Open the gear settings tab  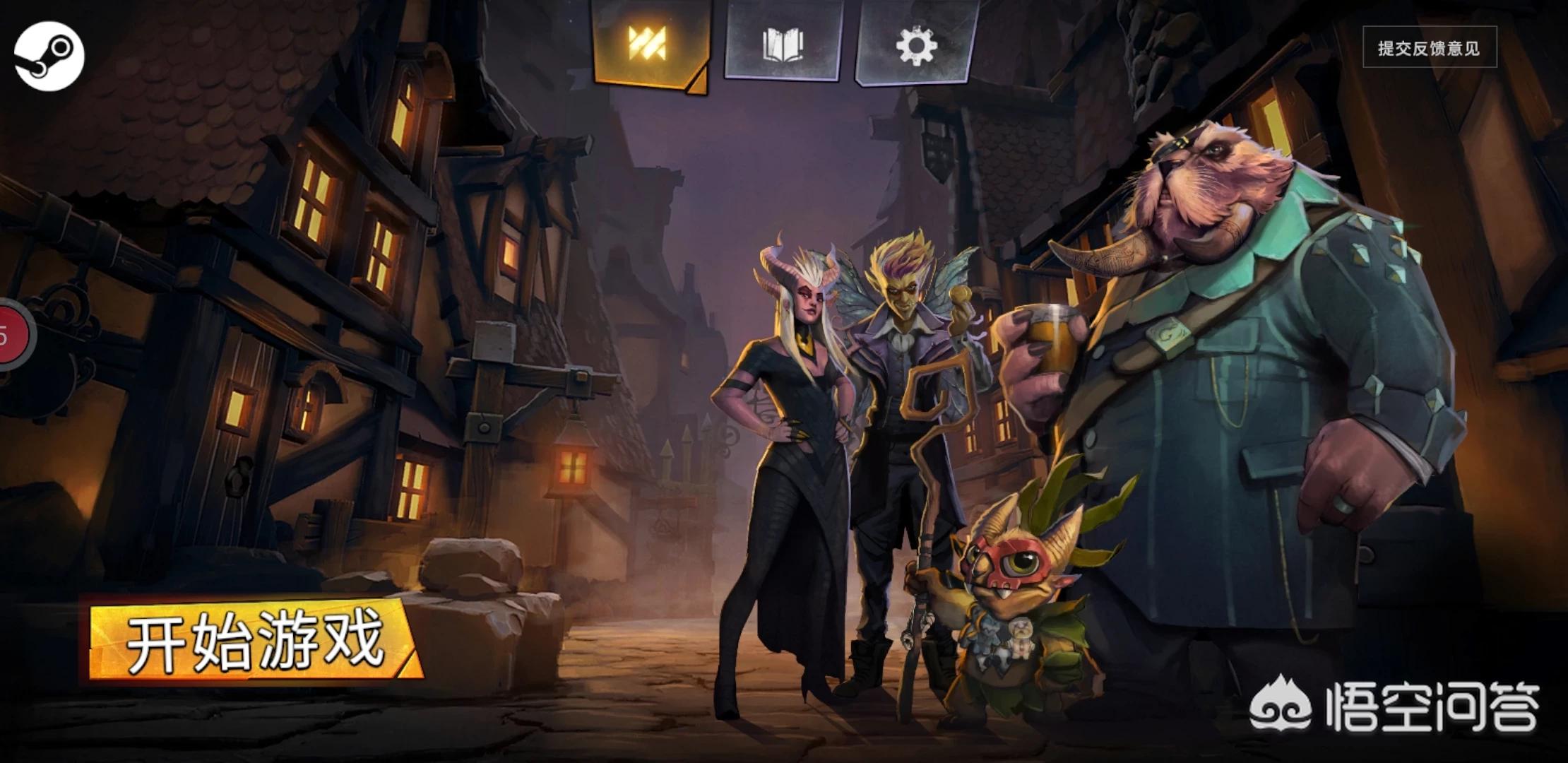[x=915, y=44]
